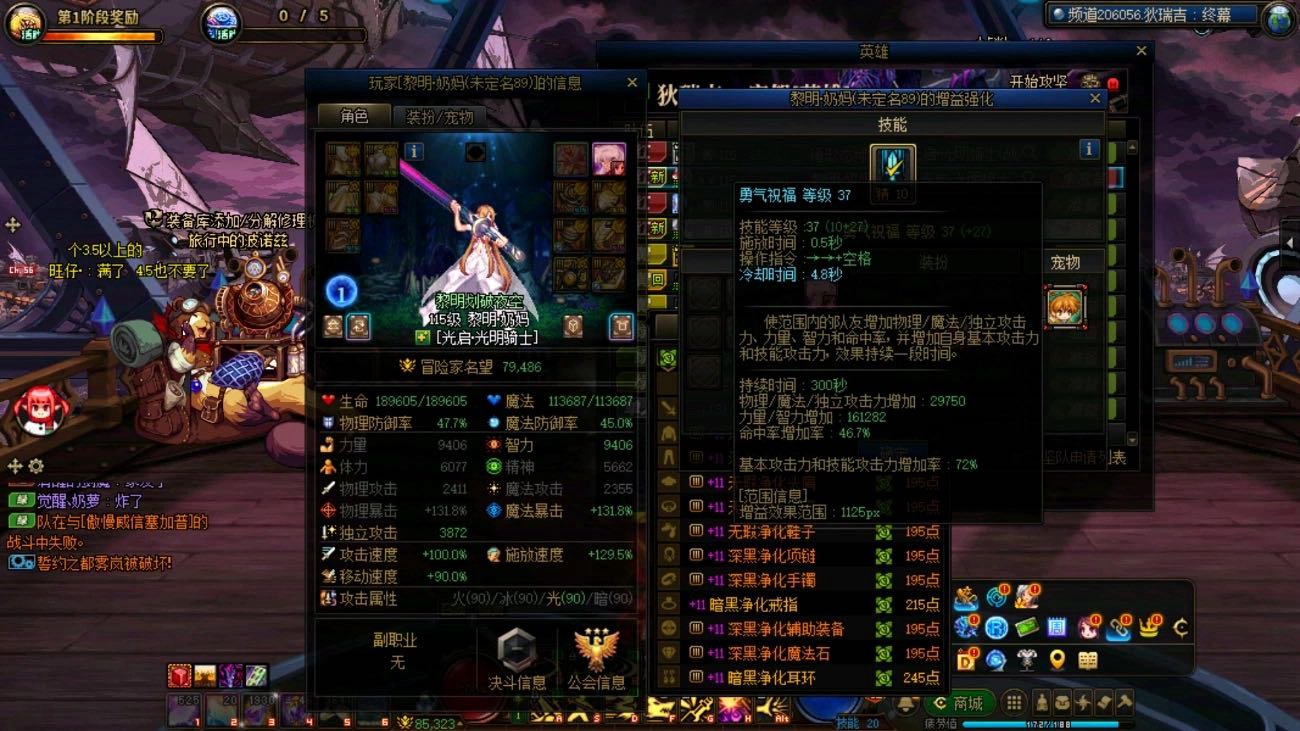
Task: Click the golden crown icon in icon tray
Action: tap(1149, 627)
